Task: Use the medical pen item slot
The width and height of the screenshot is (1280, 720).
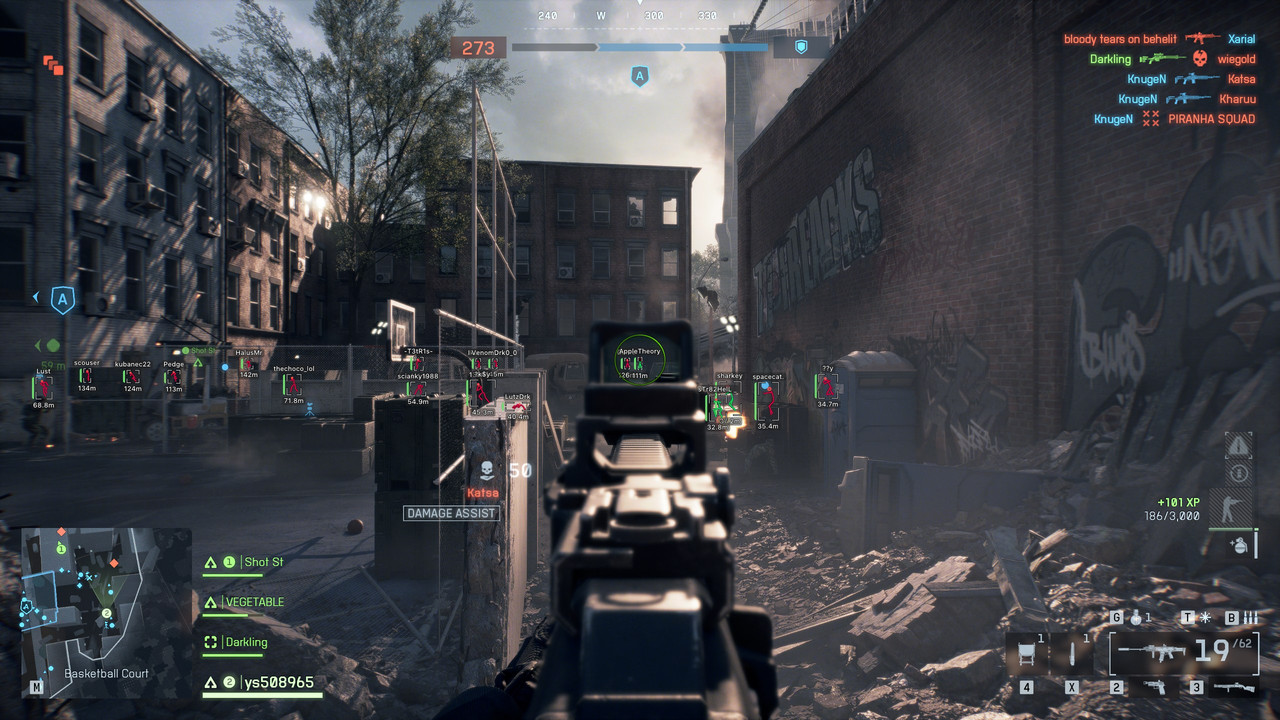Action: pos(1073,654)
